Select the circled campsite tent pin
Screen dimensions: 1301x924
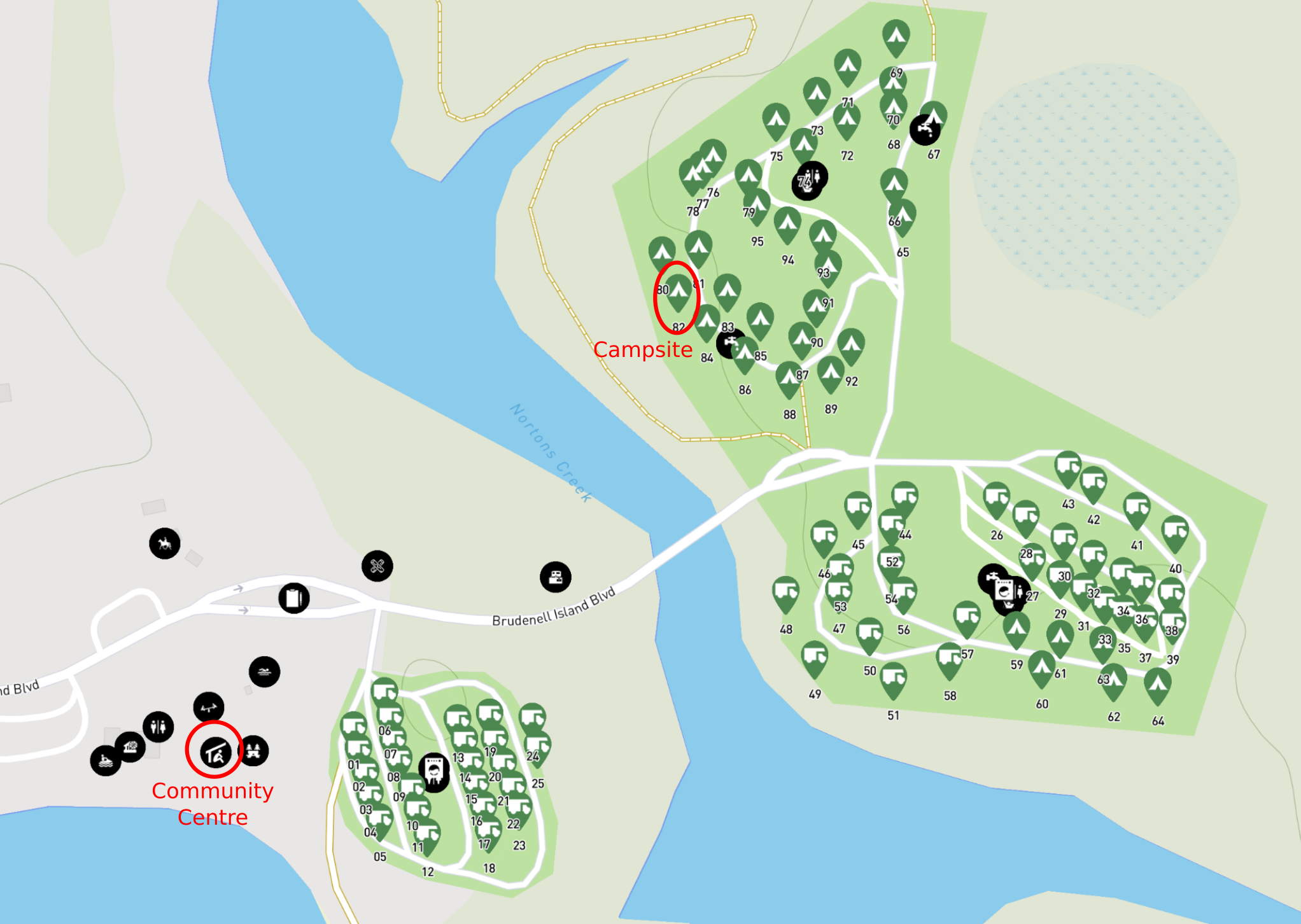[679, 291]
